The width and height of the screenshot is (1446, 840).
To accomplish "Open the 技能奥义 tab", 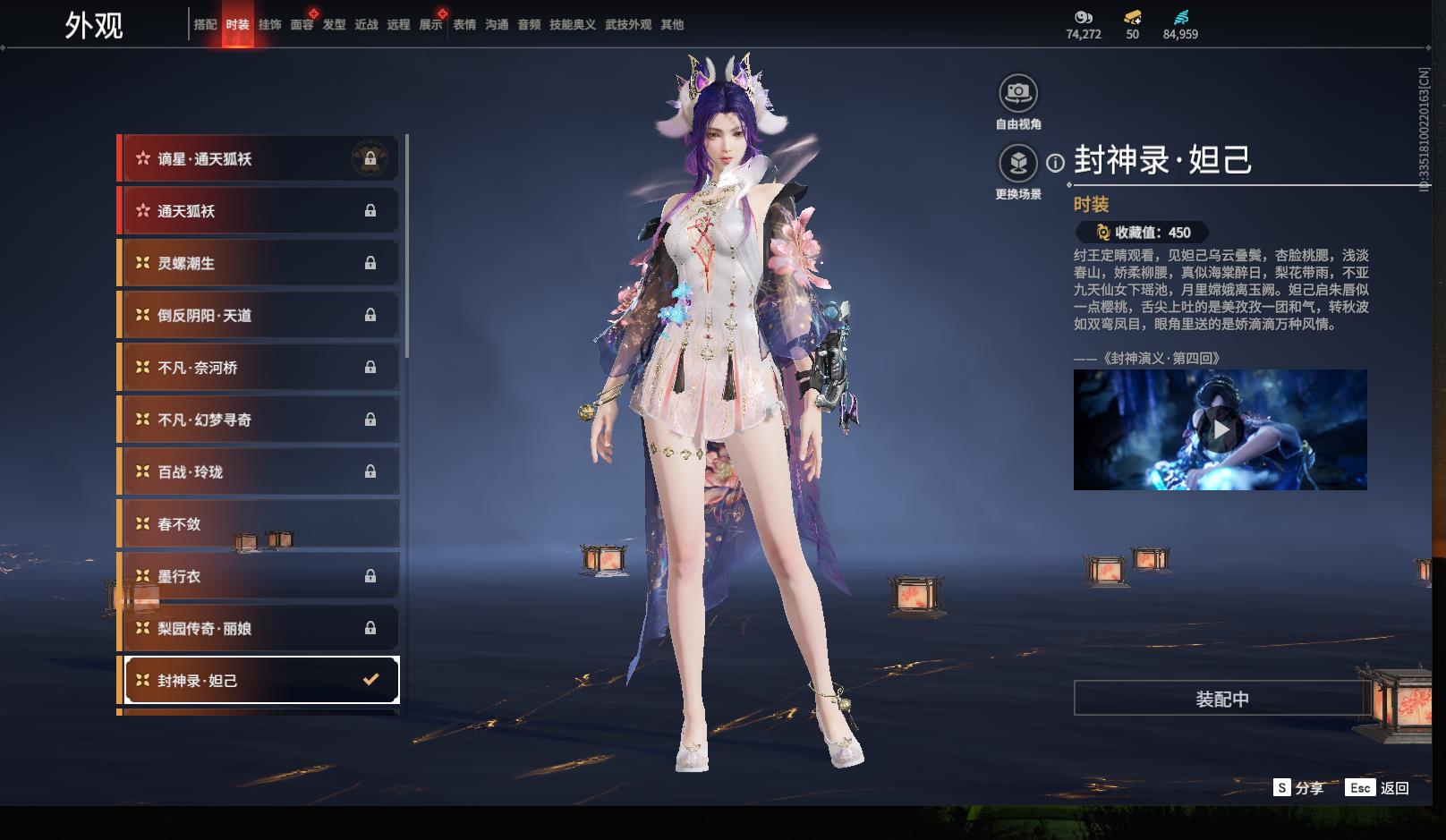I will [572, 25].
